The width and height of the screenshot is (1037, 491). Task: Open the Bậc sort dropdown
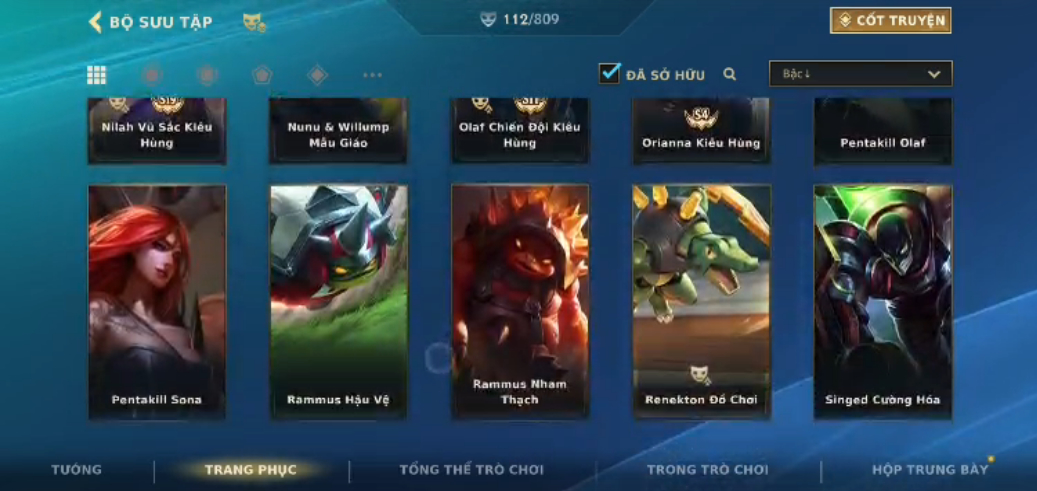pyautogui.click(x=860, y=74)
